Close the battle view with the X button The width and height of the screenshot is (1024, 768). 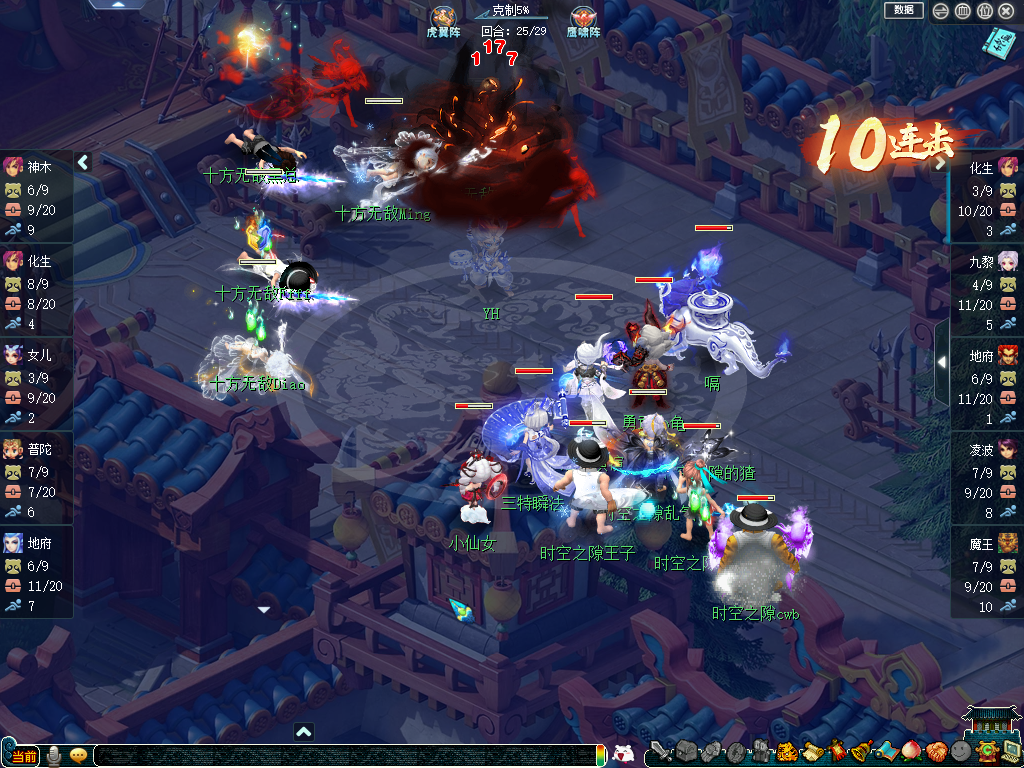pos(1006,11)
